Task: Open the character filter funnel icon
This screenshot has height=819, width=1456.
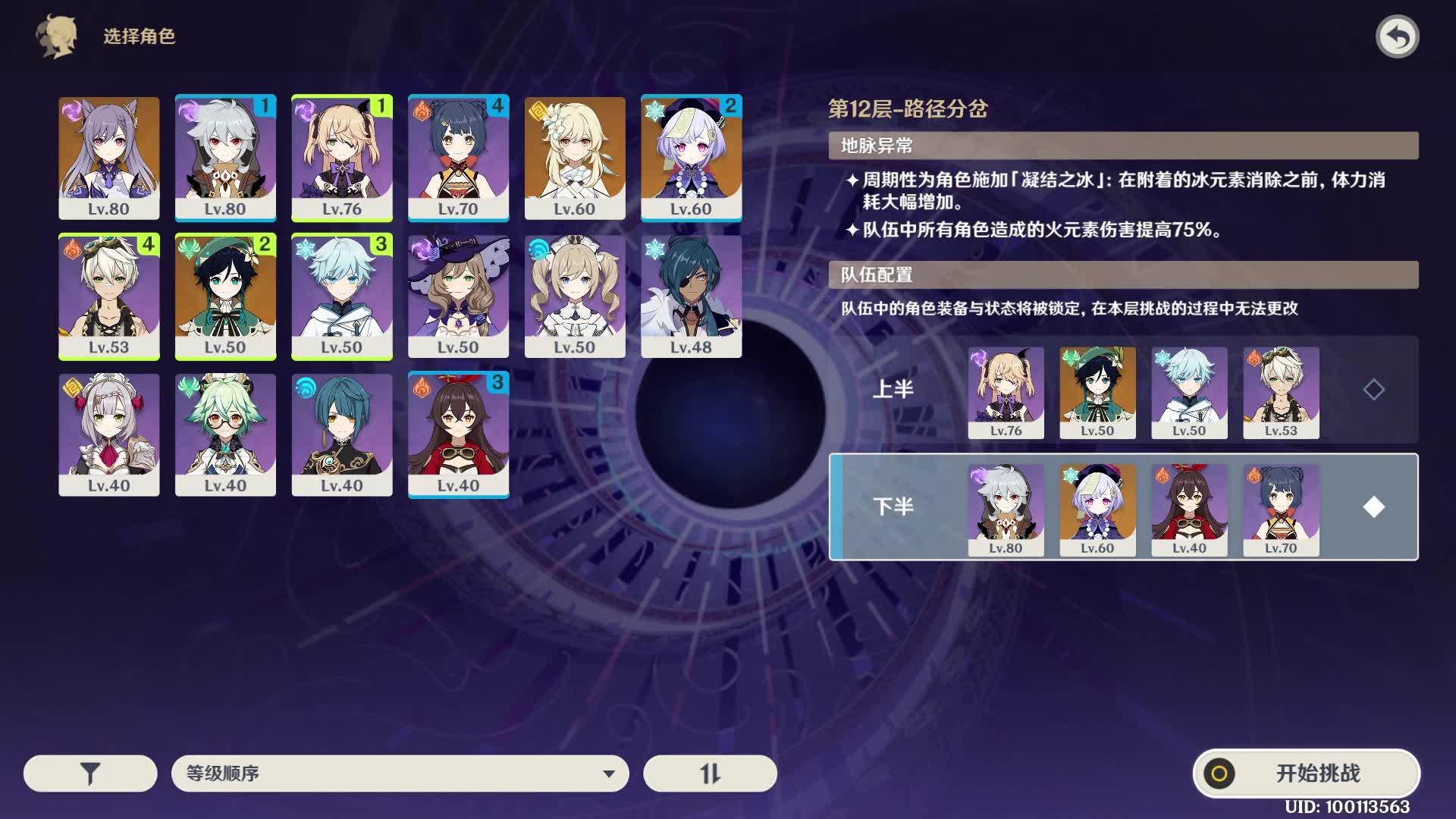Action: [x=89, y=773]
